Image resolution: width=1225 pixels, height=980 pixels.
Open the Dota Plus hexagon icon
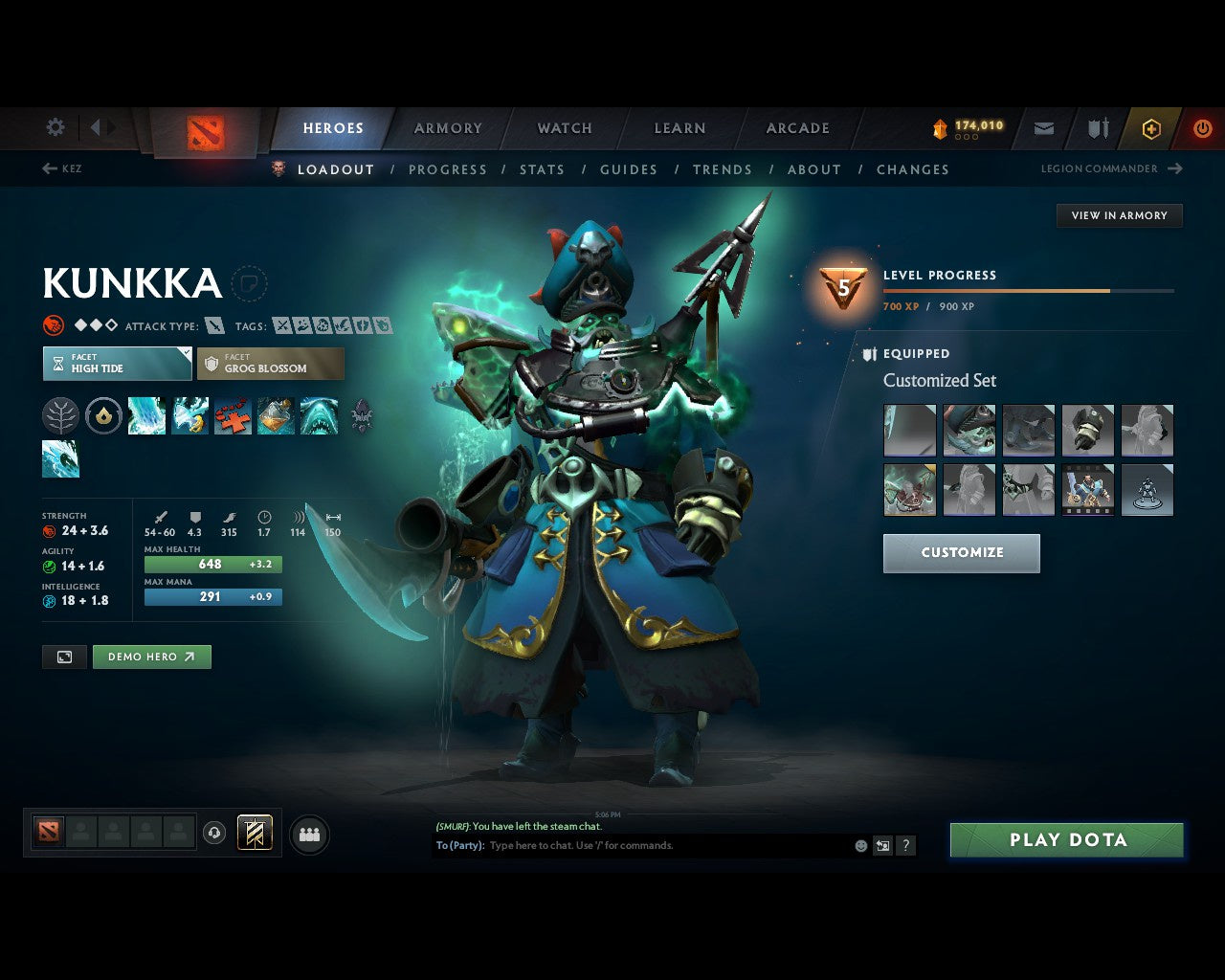click(1150, 127)
